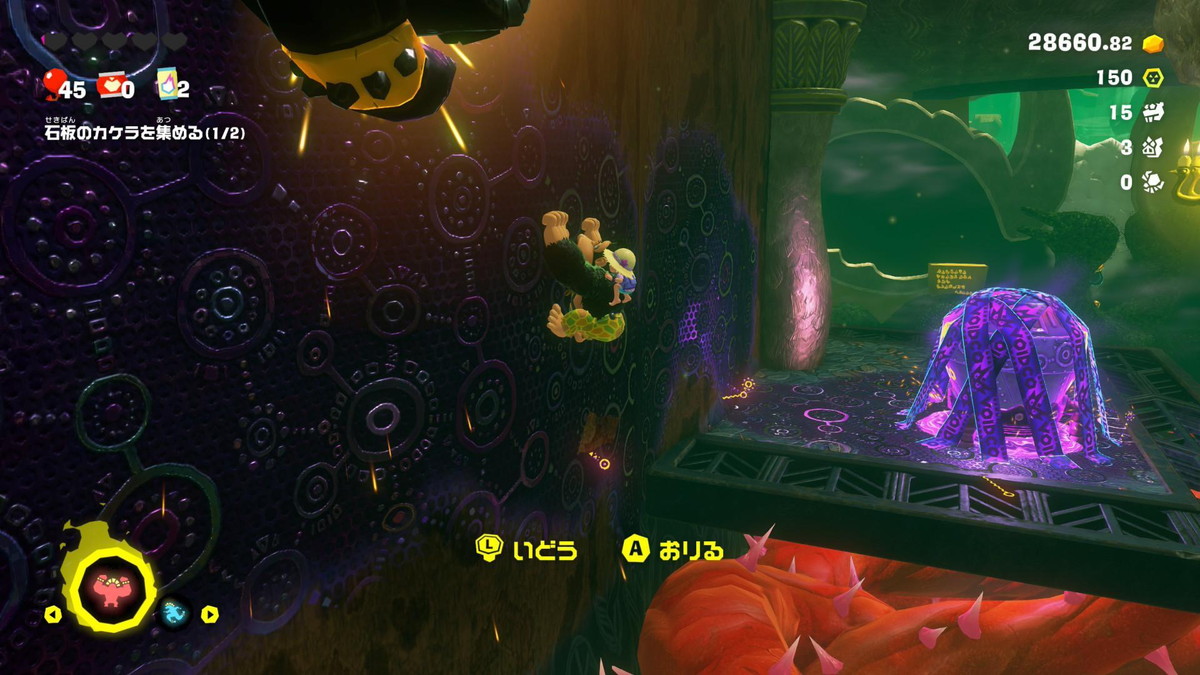1200x675 pixels.
Task: Click the red balloon item icon
Action: [52, 85]
